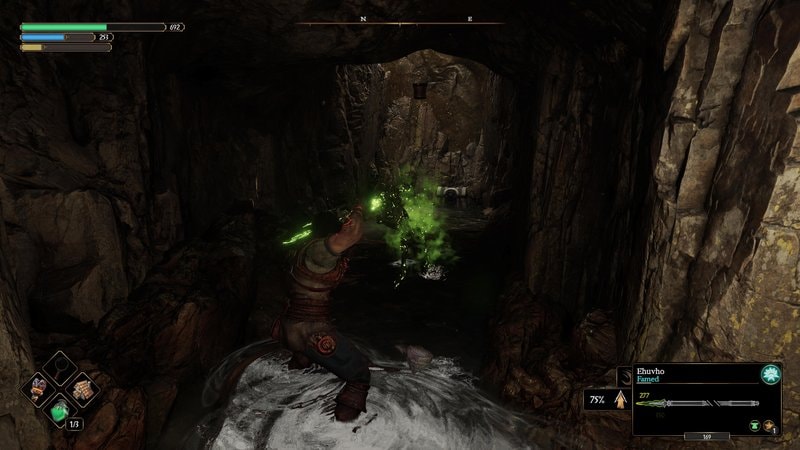Select the green potion quick slot
800x450 pixels.
(60, 411)
